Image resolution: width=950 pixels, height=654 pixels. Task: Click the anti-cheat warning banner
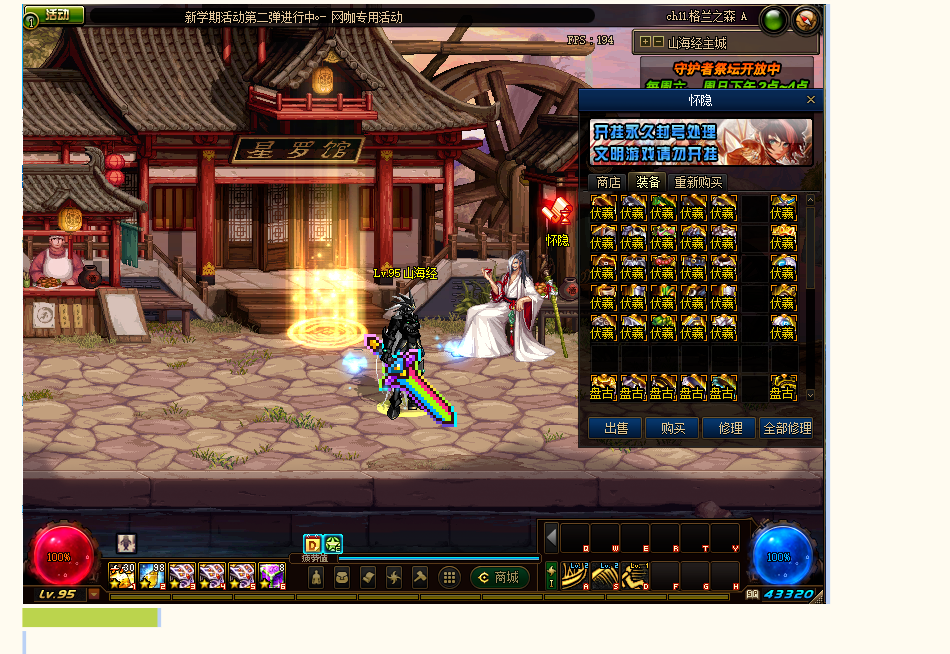701,142
